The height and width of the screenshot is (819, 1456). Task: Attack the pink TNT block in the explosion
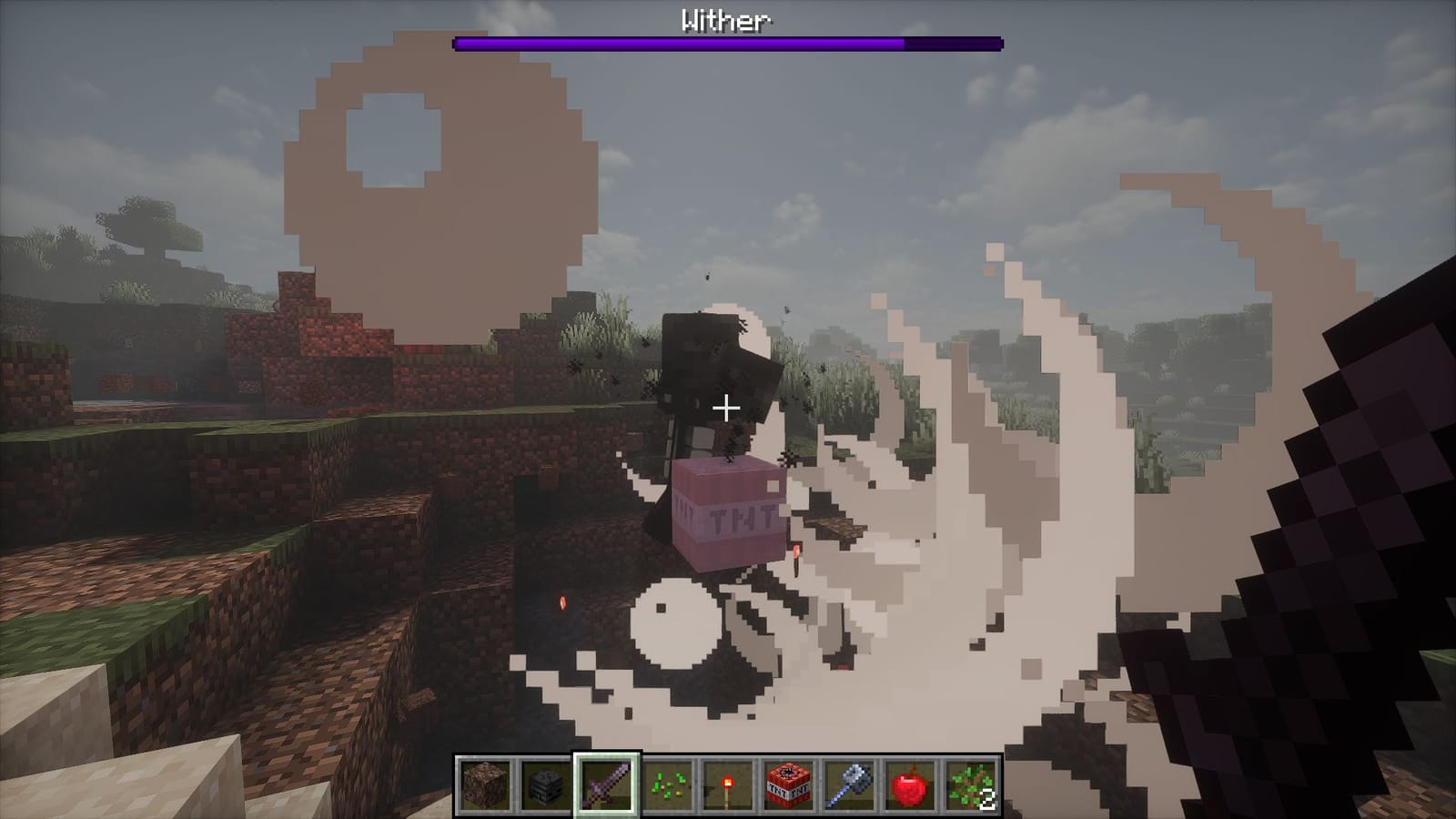(728, 514)
